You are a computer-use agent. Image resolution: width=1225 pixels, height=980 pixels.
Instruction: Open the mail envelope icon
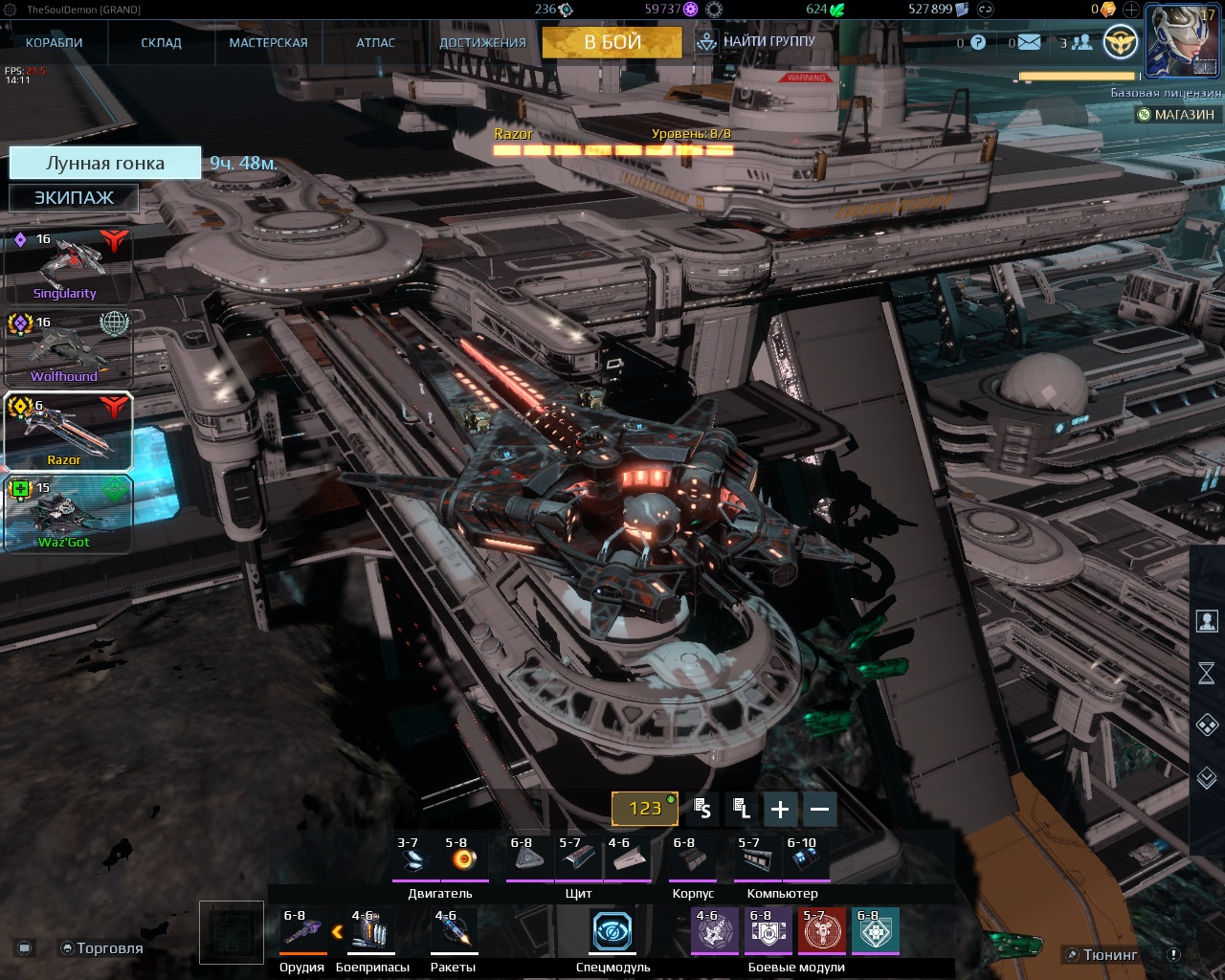tap(1029, 42)
